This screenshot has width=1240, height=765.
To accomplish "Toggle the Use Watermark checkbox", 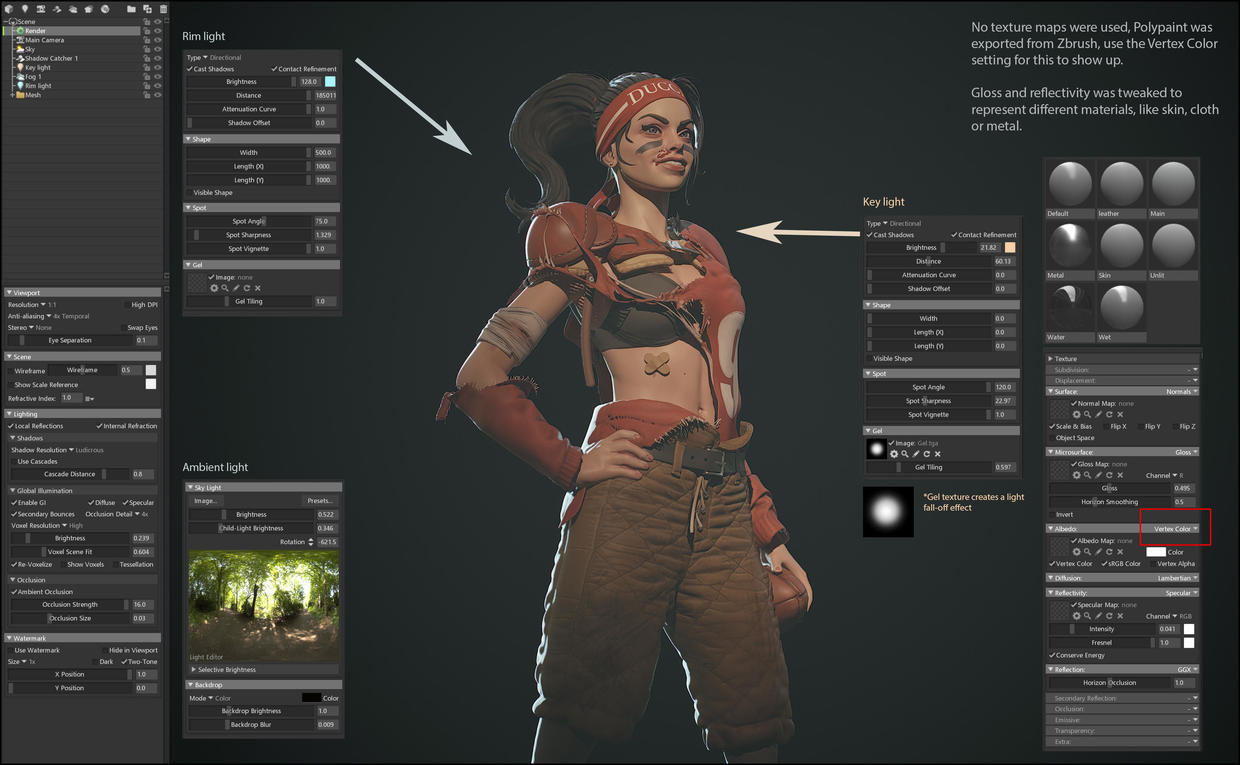I will coord(10,650).
